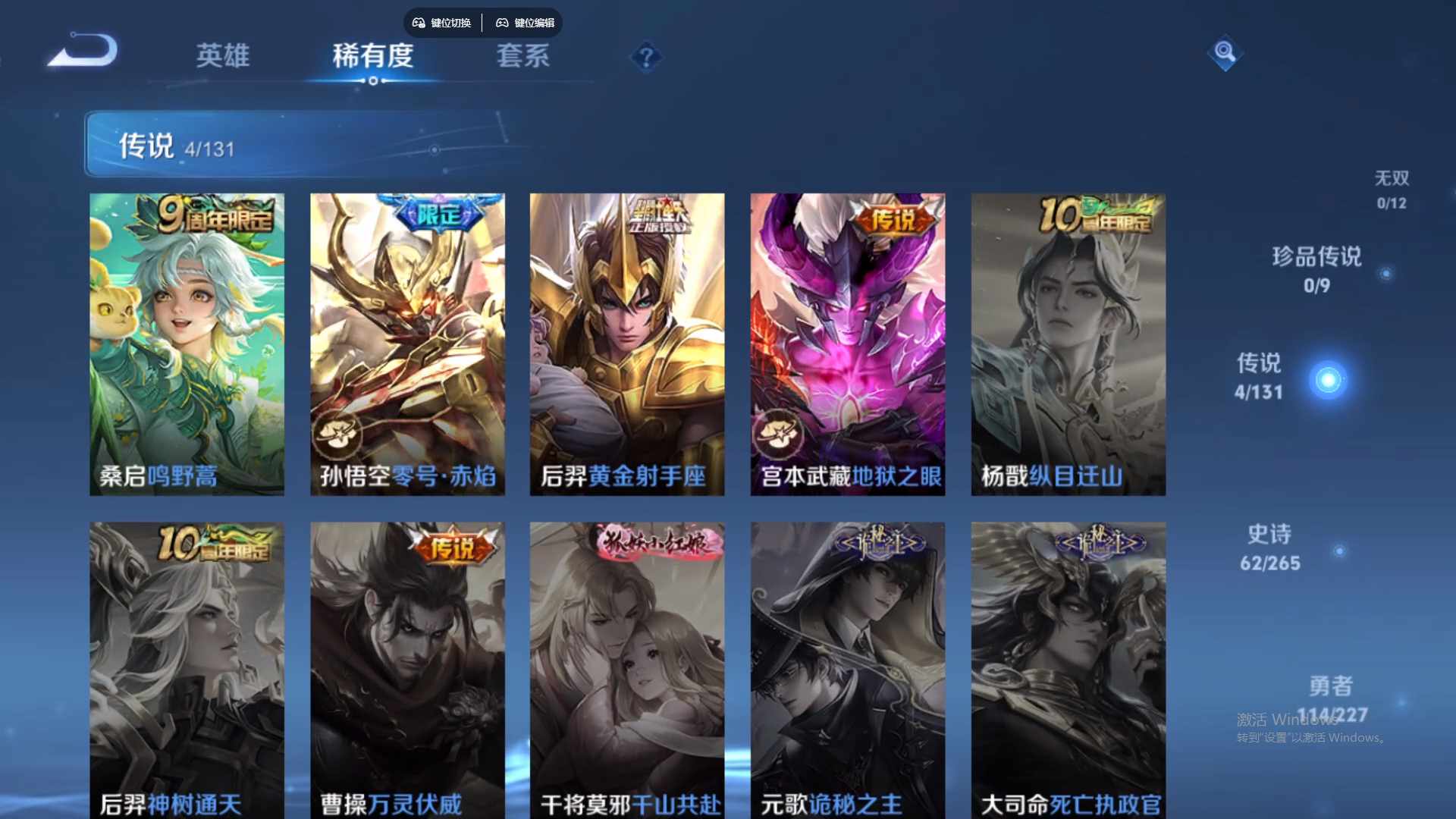Screen dimensions: 1456x819
Task: Click the gamepad icon inside 键位切换
Action: 418,23
